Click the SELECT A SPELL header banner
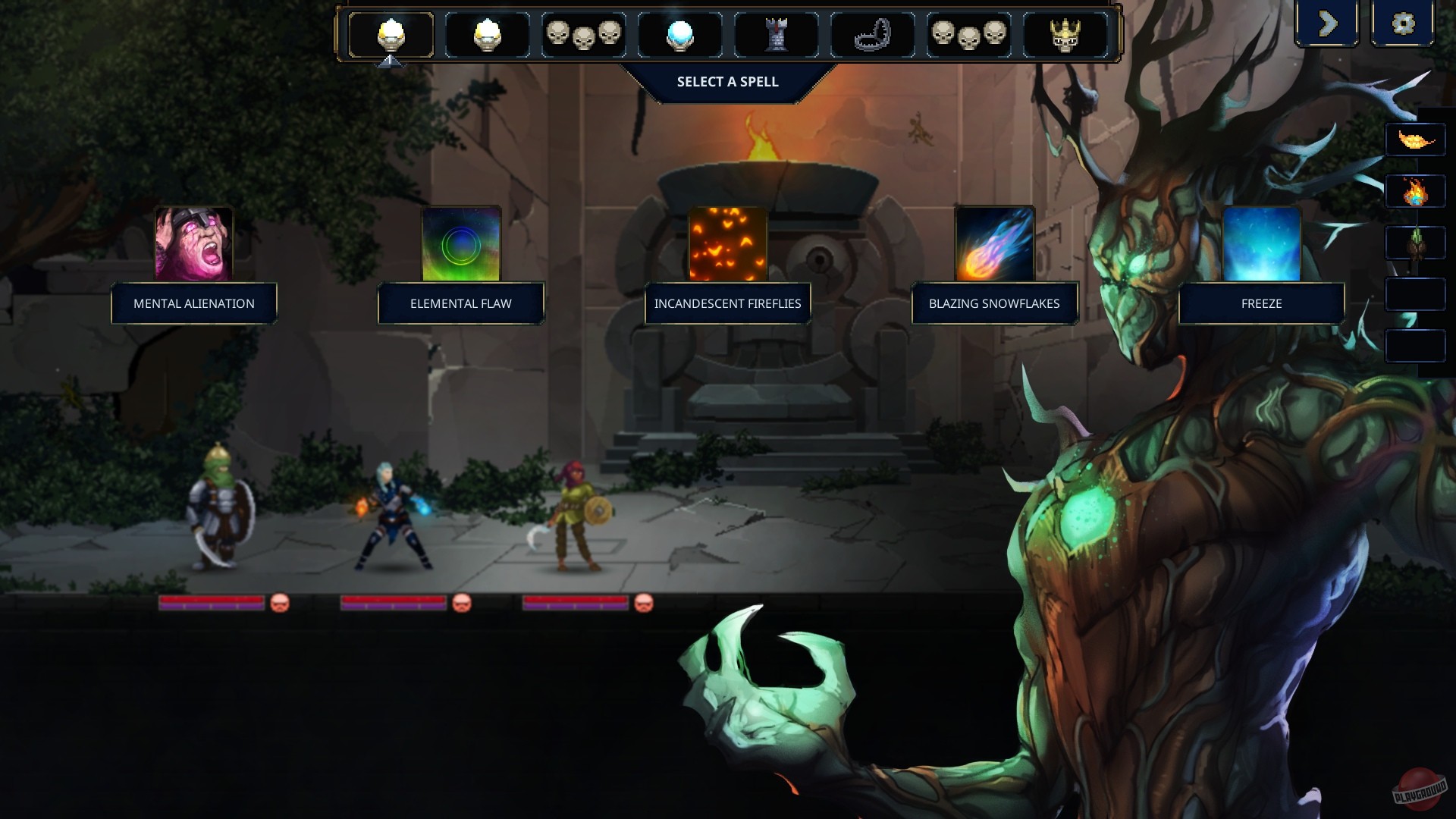 tap(727, 81)
